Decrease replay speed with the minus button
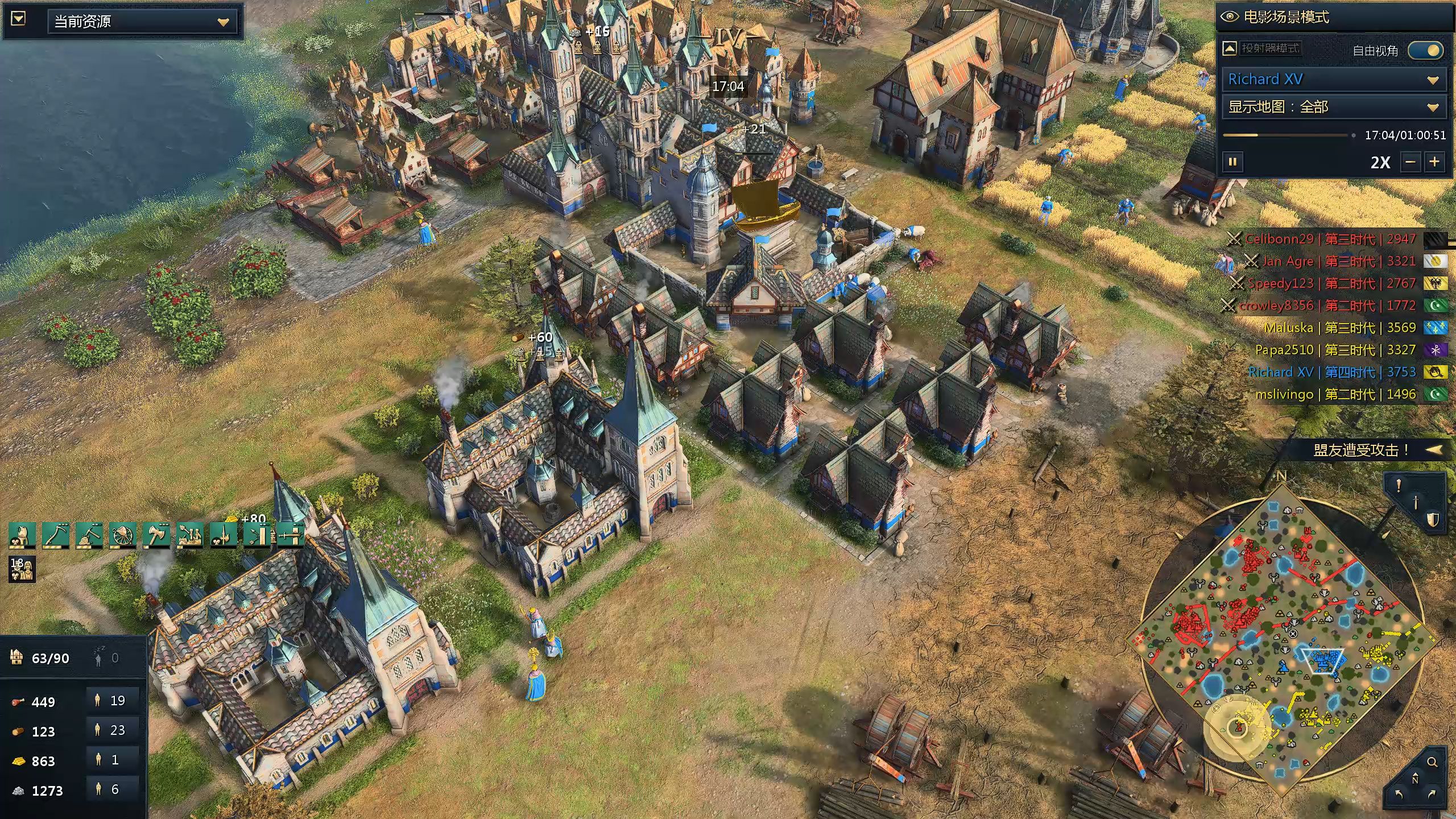Image resolution: width=1456 pixels, height=819 pixels. coord(1410,162)
